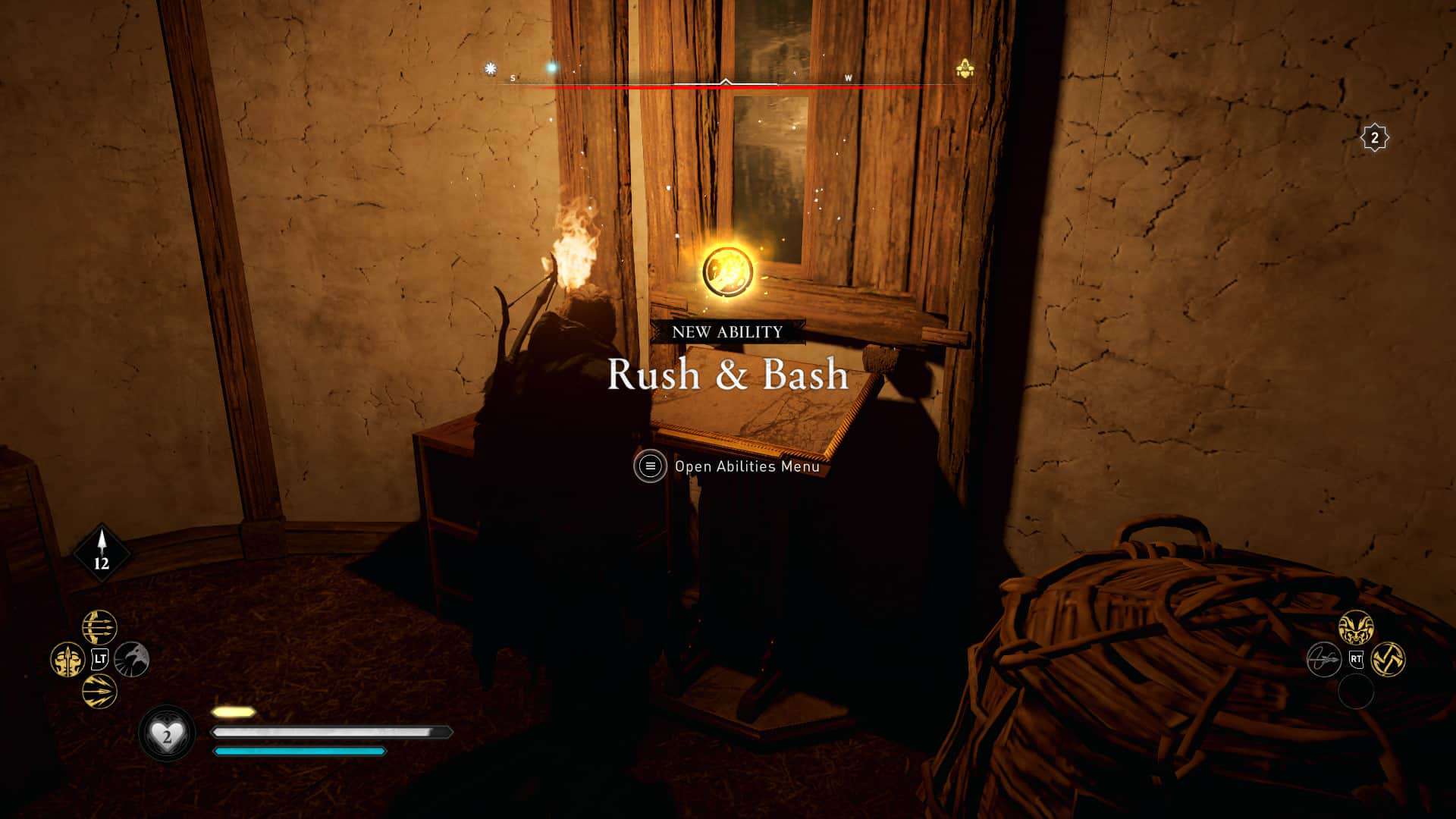This screenshot has height=819, width=1456.
Task: Select the harpoon impalement ability icon
Action: pos(1324,660)
